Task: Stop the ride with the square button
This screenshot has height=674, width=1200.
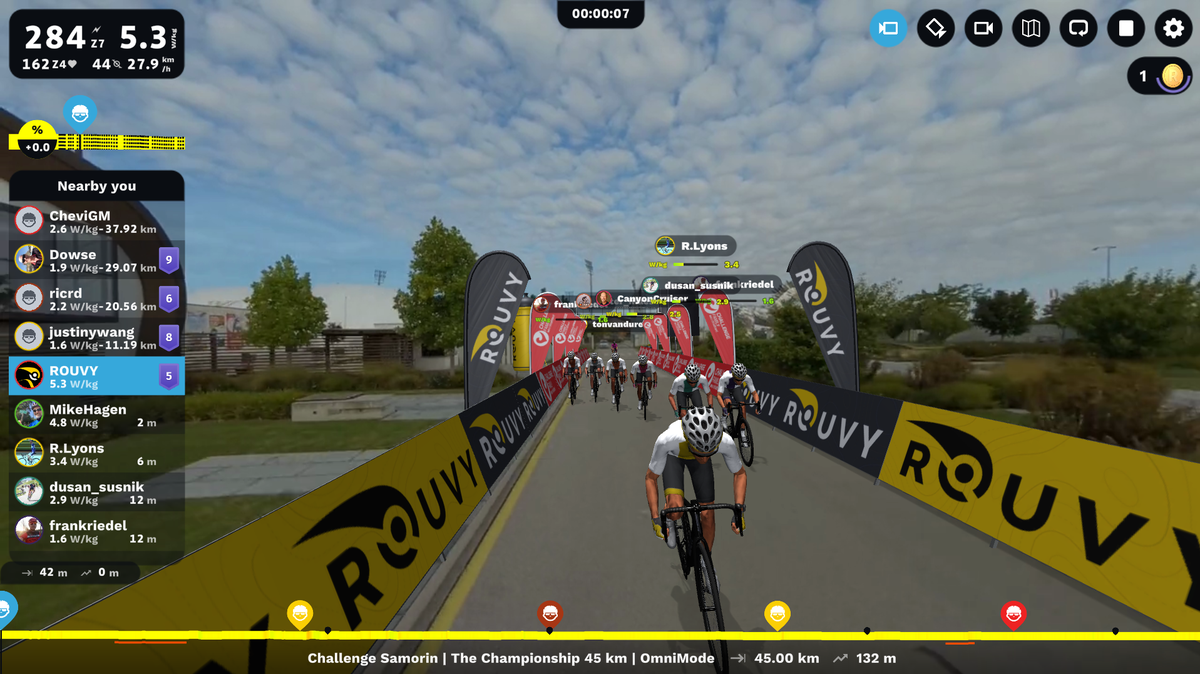Action: [x=1126, y=28]
